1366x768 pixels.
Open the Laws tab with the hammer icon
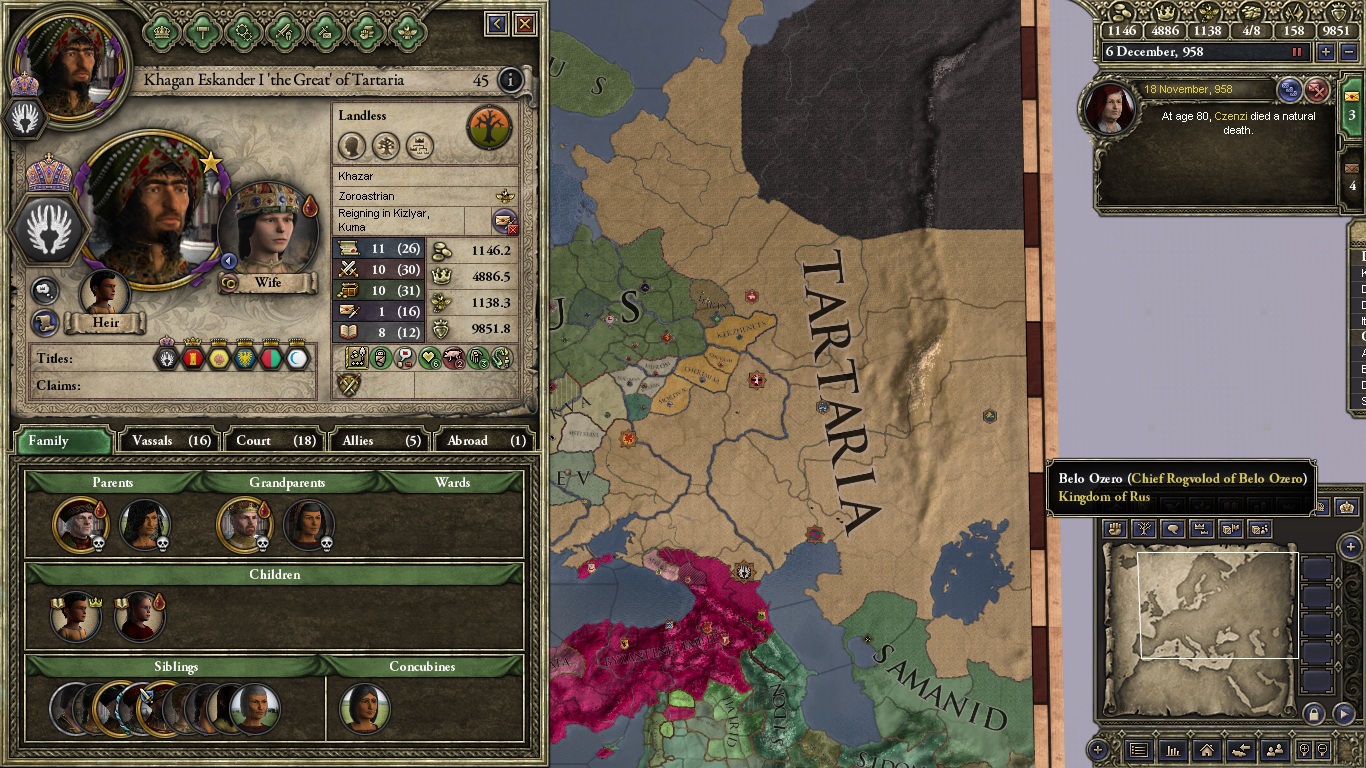(203, 31)
